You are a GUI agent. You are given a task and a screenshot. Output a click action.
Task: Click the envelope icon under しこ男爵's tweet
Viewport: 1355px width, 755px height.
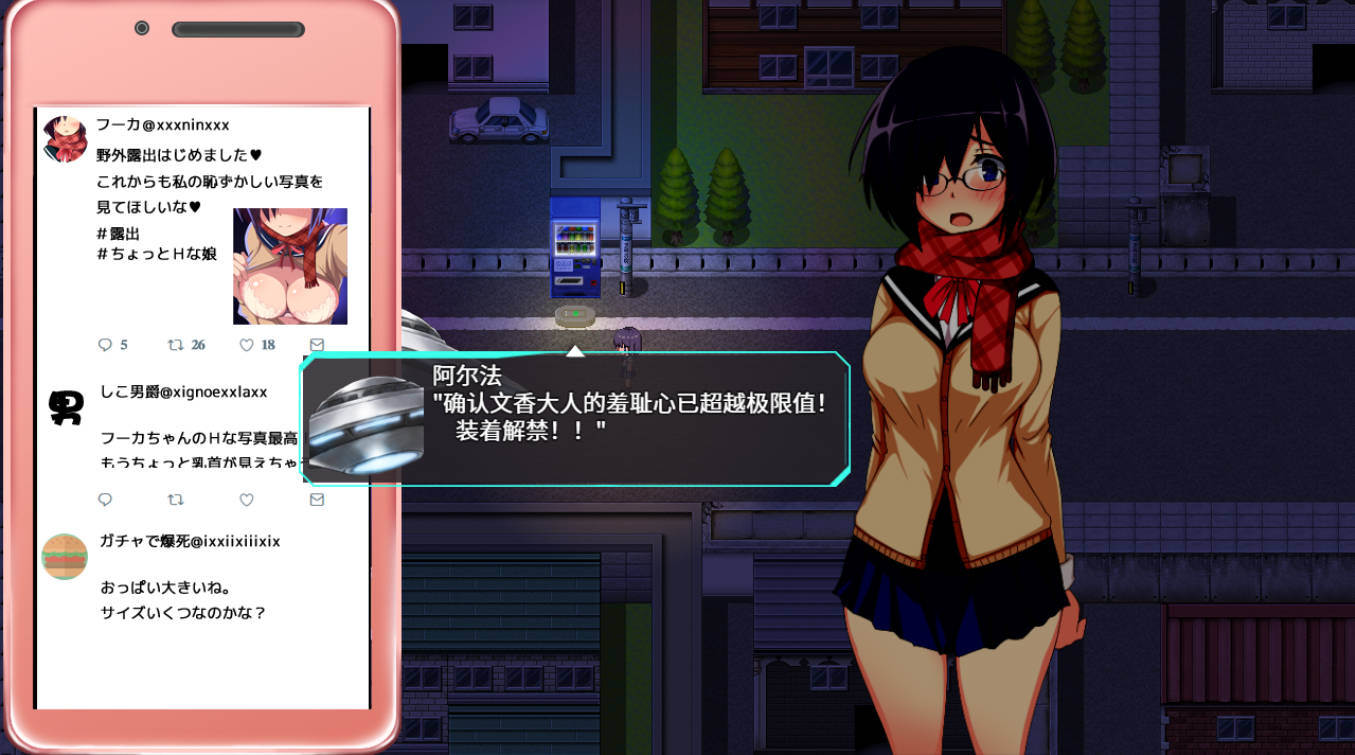[317, 500]
